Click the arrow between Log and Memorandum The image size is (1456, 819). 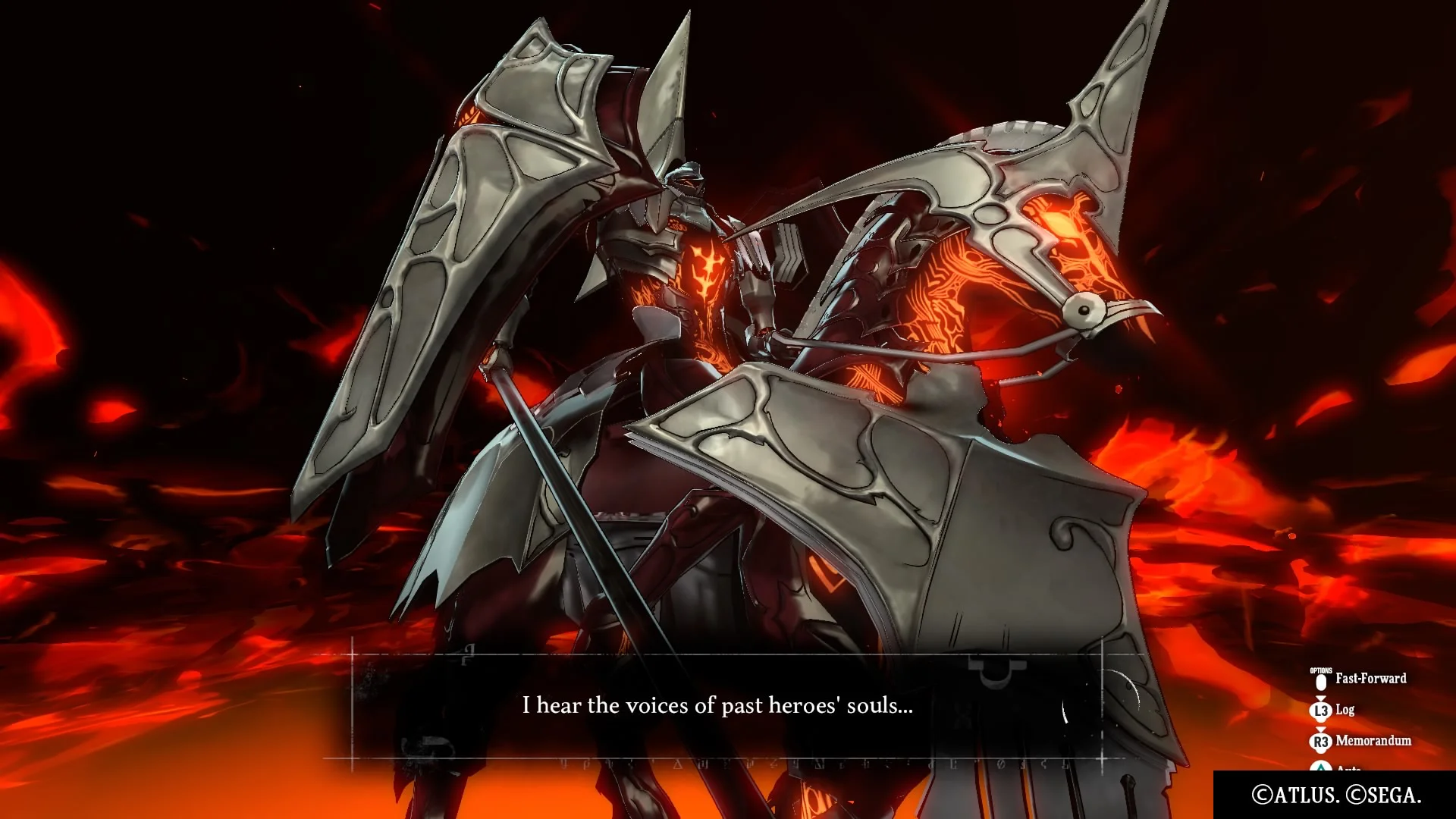(1321, 730)
